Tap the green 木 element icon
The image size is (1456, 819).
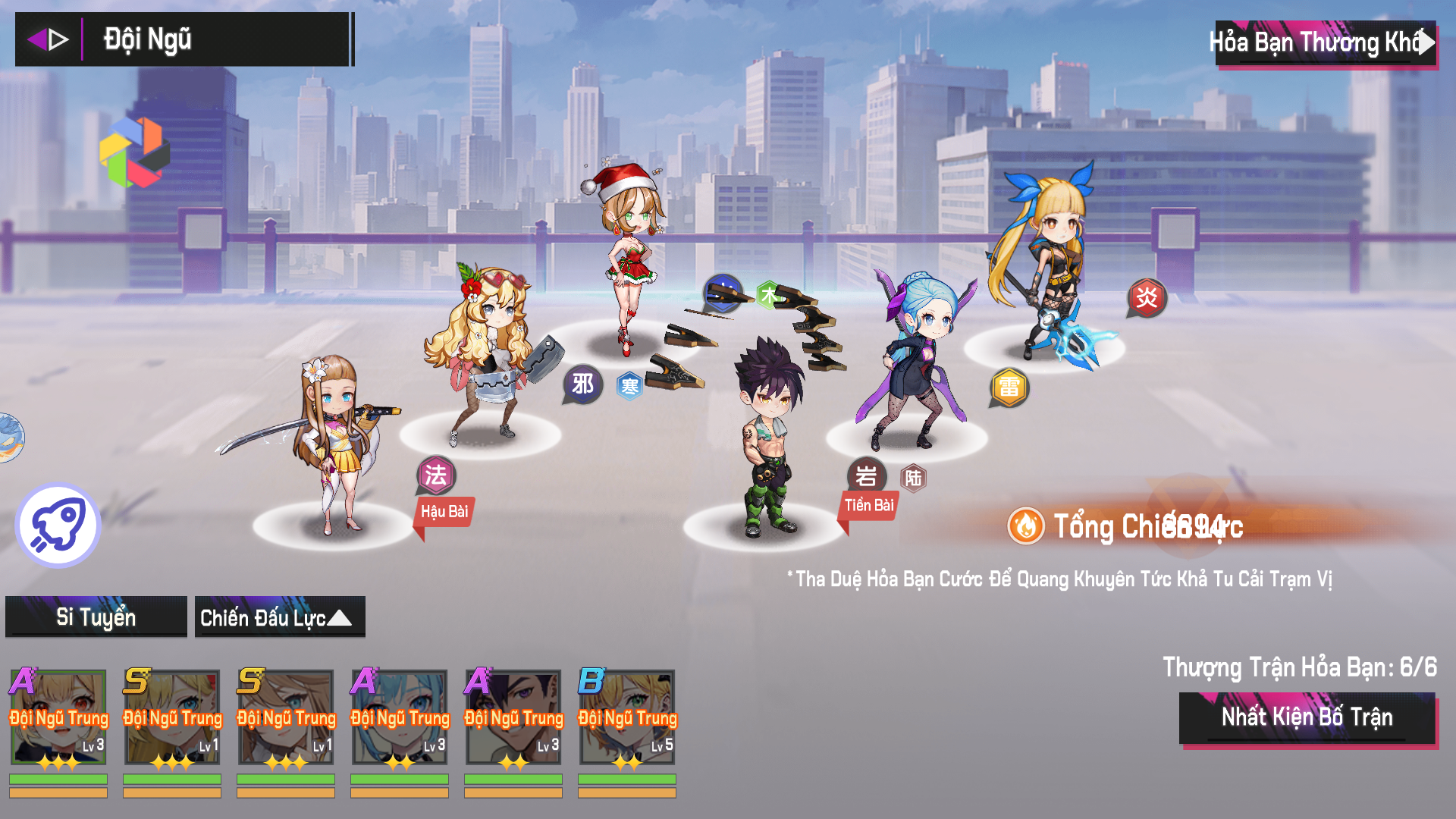[769, 295]
